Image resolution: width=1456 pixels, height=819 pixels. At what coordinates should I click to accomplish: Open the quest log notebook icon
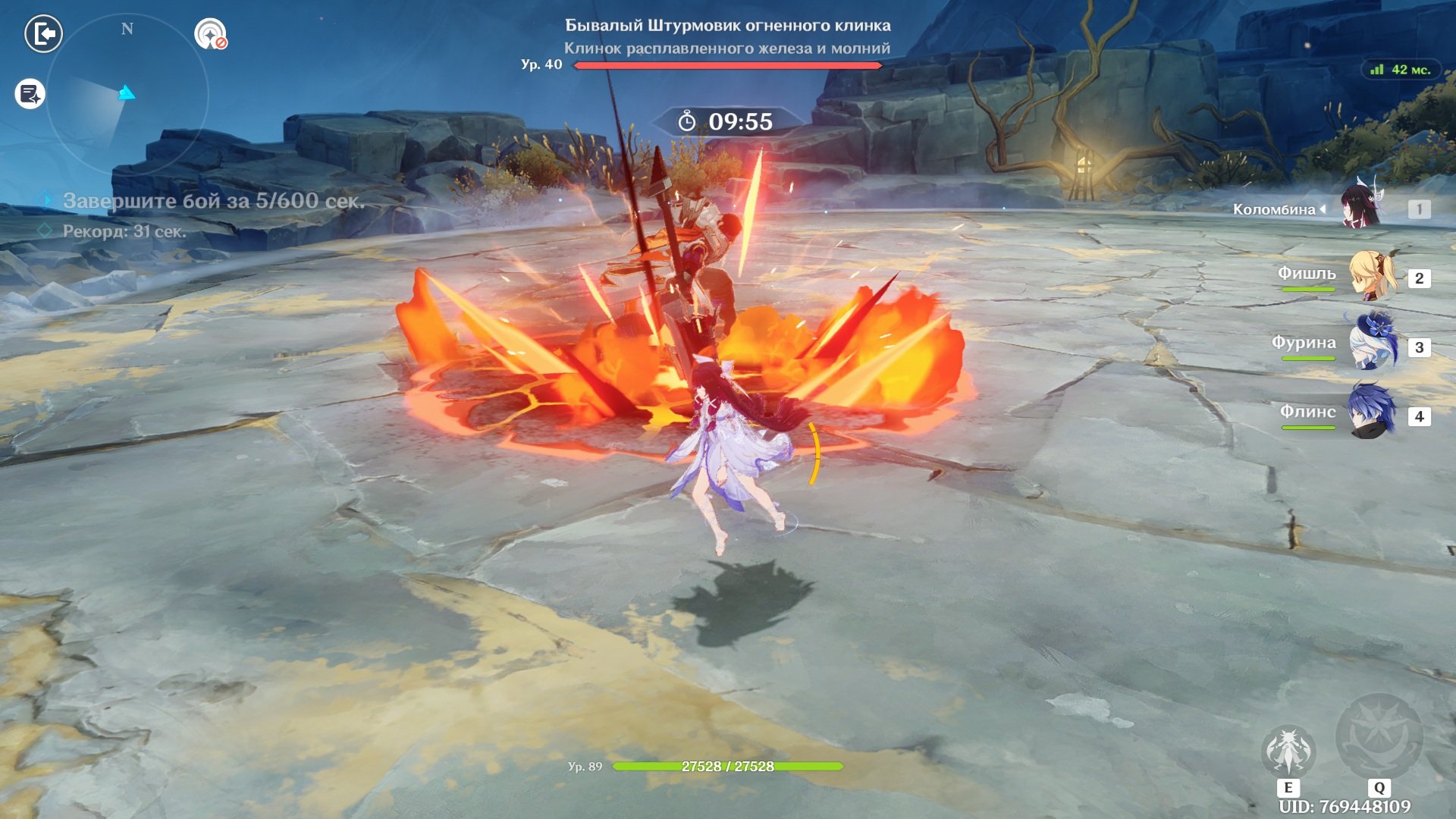tap(30, 94)
